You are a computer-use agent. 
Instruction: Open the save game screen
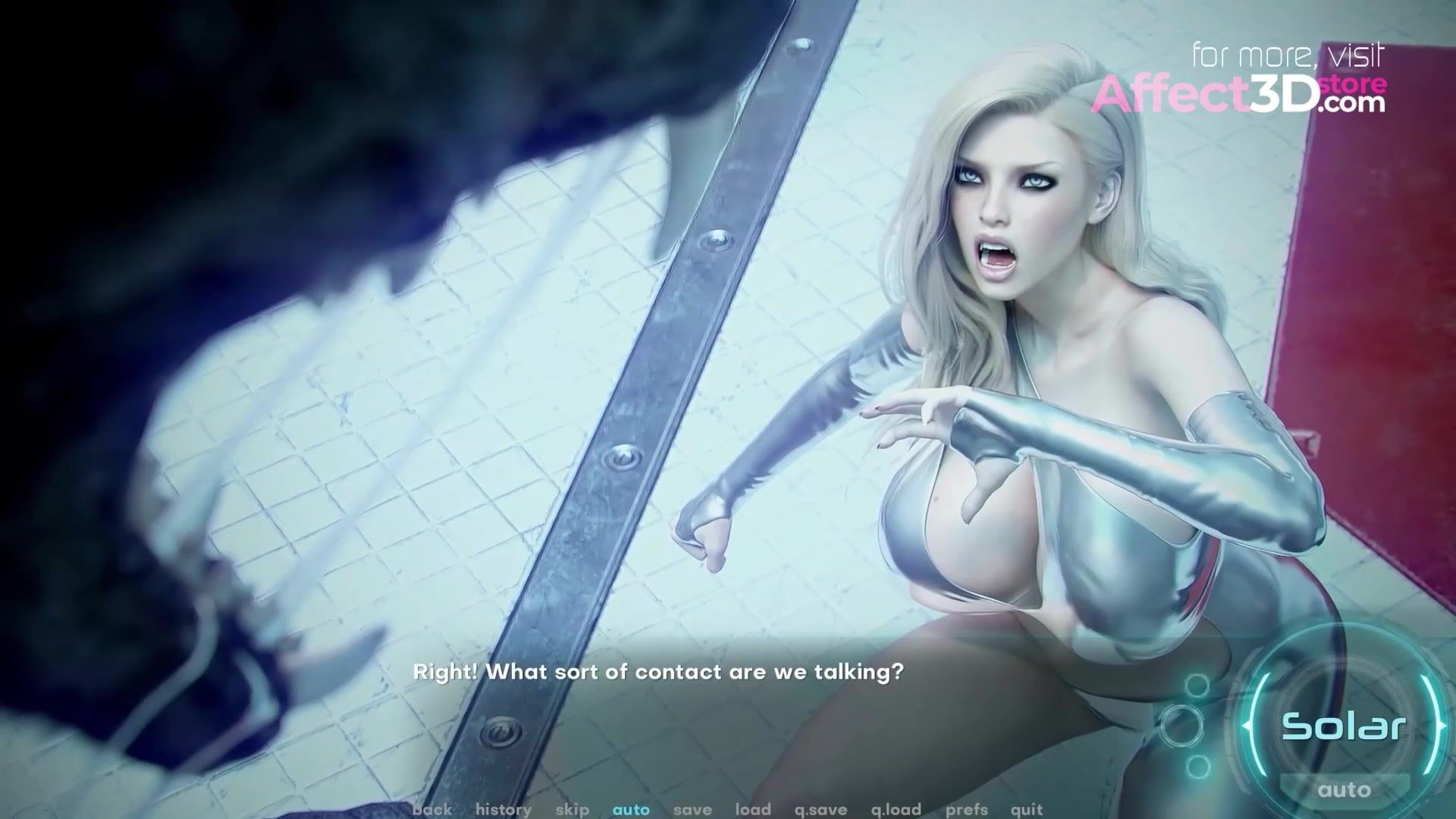[692, 809]
